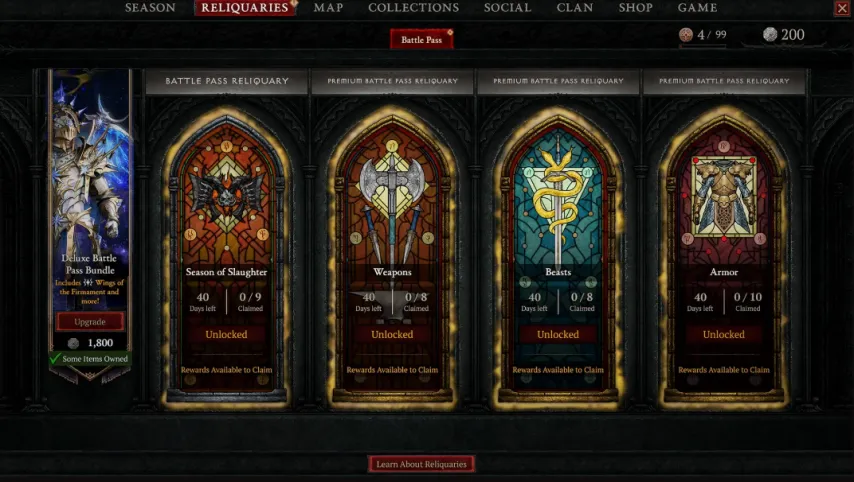The width and height of the screenshot is (854, 482).
Task: Open the Collections tab
Action: tap(413, 8)
